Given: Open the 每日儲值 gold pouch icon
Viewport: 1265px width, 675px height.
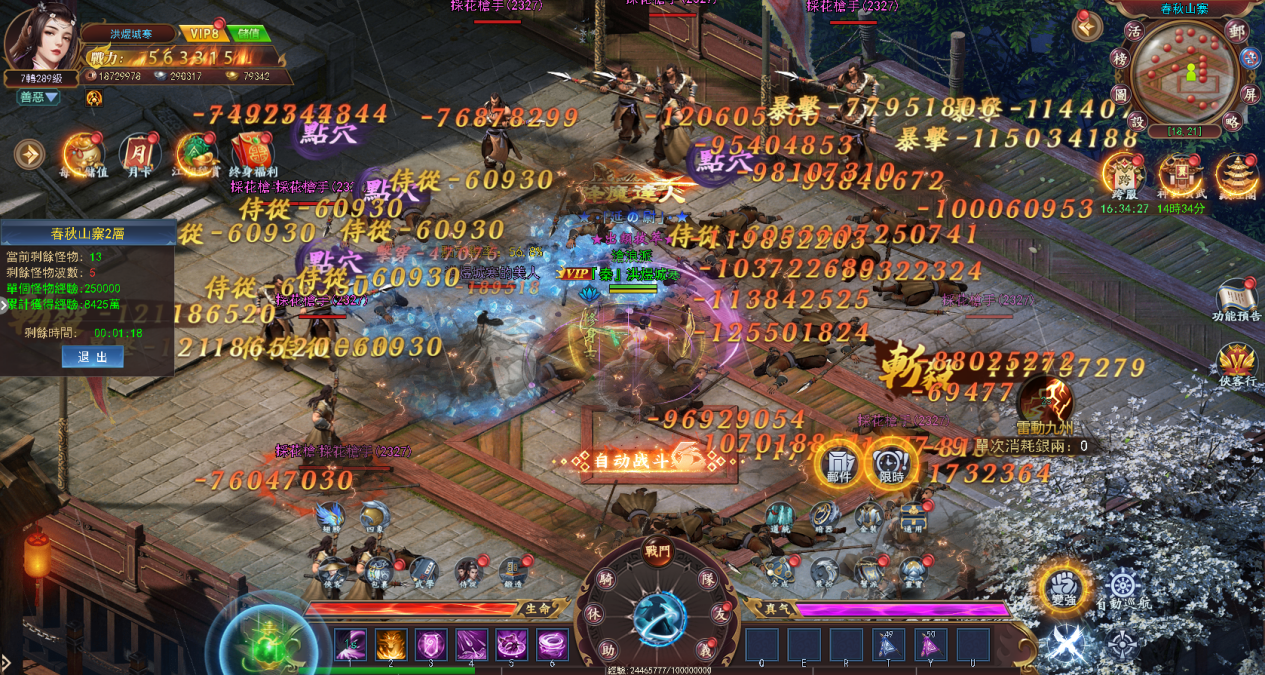Looking at the screenshot, I should click(83, 154).
